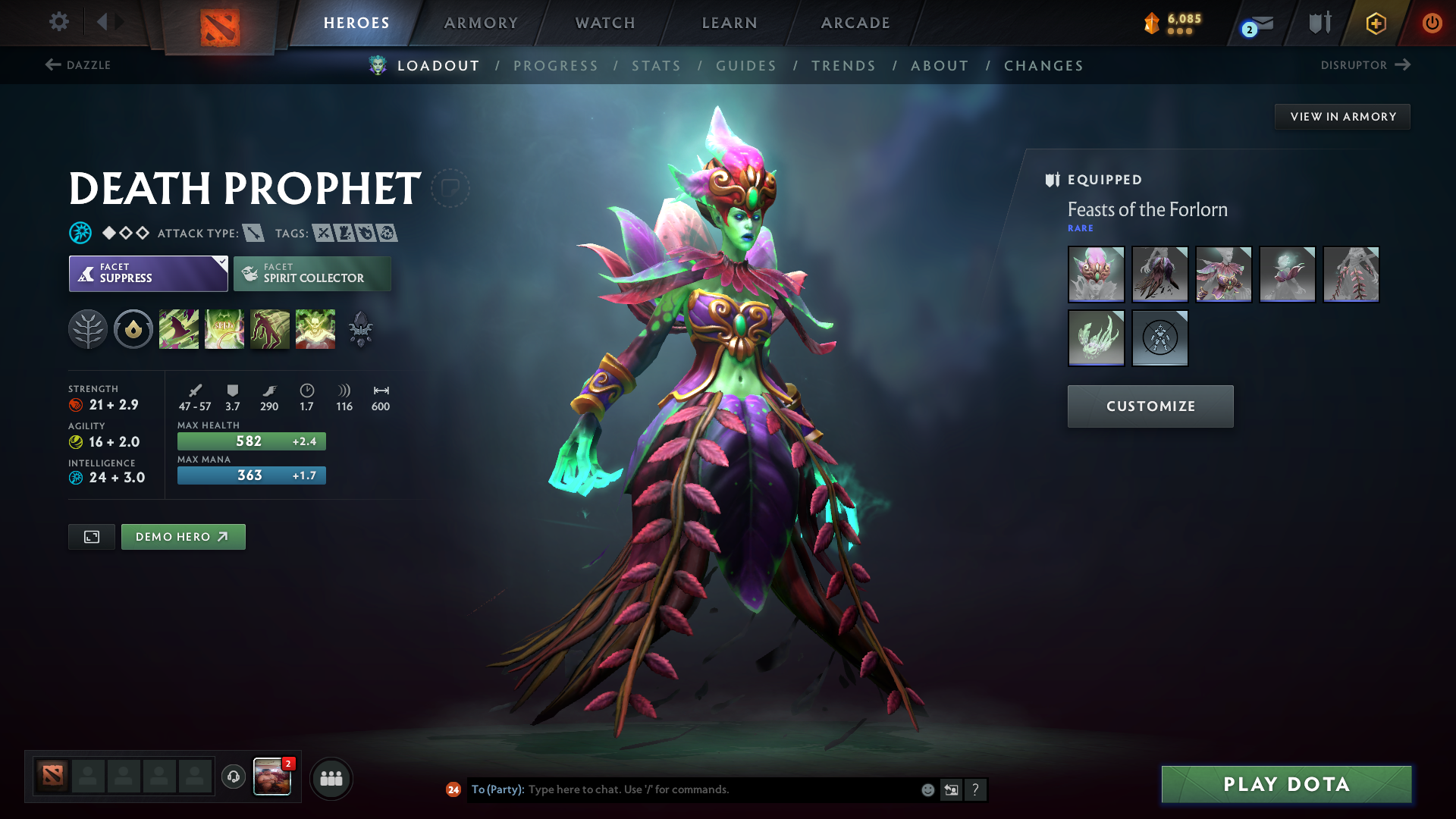Open the settings gear icon
The width and height of the screenshot is (1456, 819).
(58, 22)
